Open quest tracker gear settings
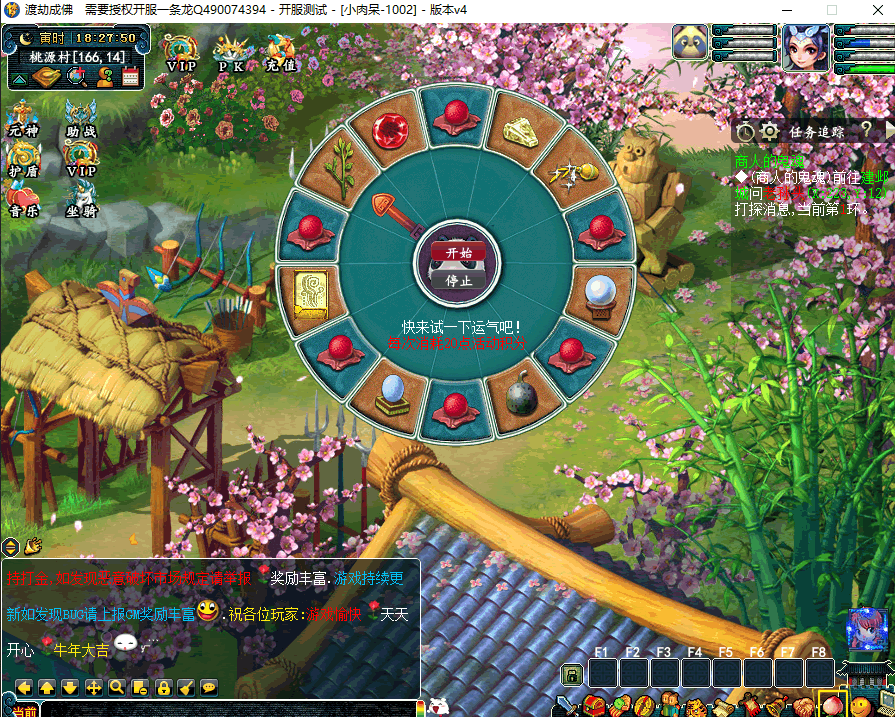The height and width of the screenshot is (717, 895). pos(769,131)
